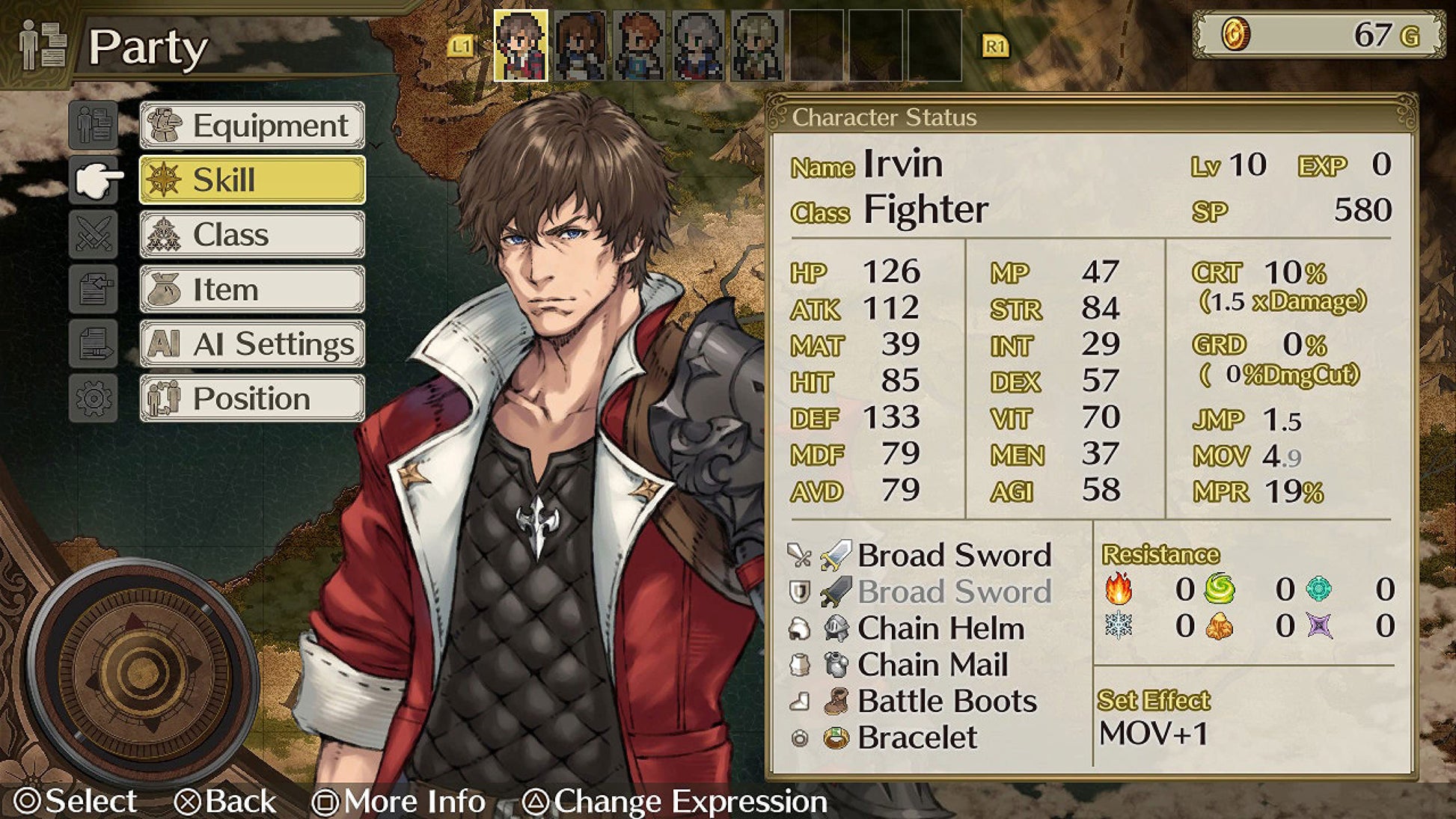
Task: Choose the Chain Mail equipment slot
Action: [x=932, y=664]
